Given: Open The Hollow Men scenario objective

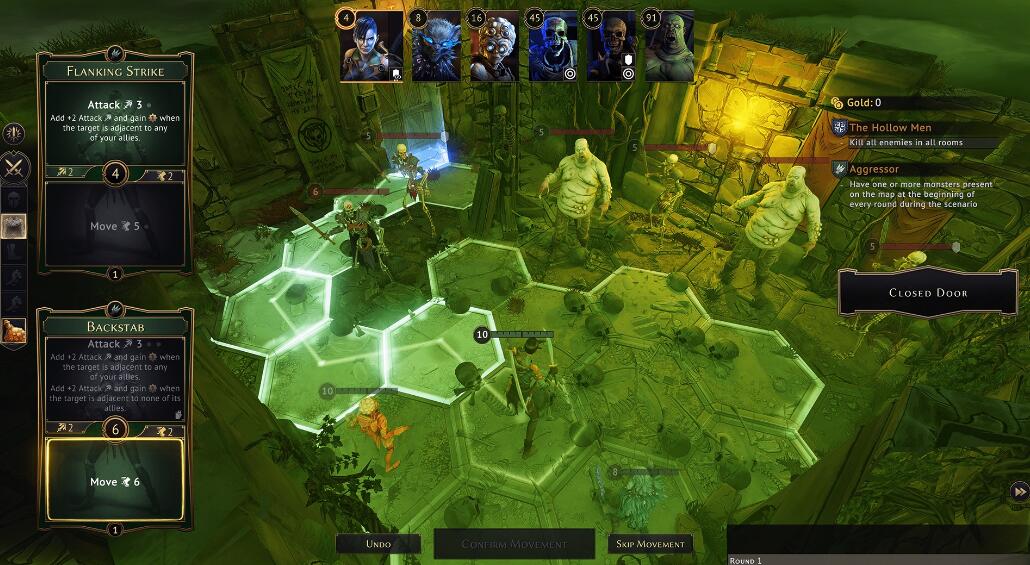Looking at the screenshot, I should coord(891,128).
